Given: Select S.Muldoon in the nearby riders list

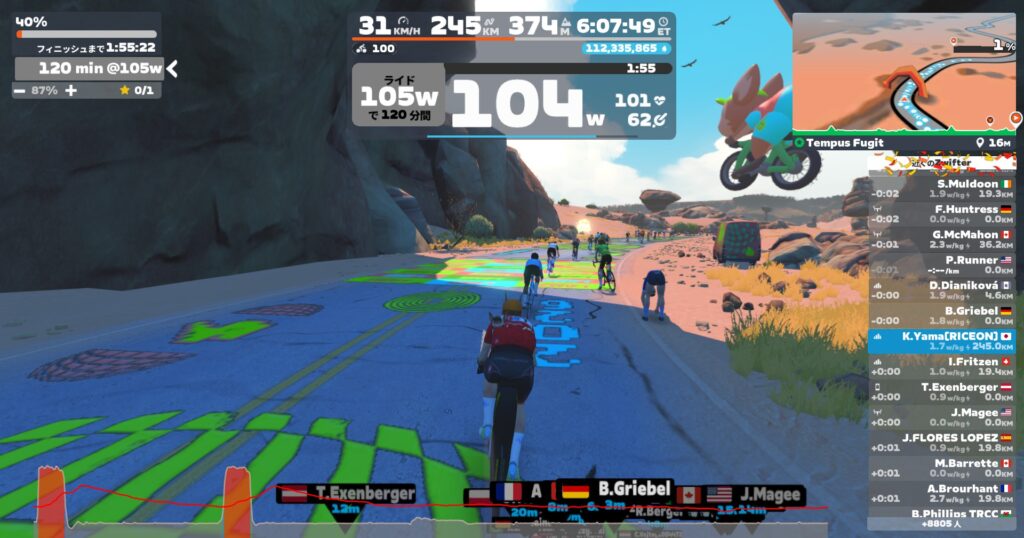Looking at the screenshot, I should 941,188.
